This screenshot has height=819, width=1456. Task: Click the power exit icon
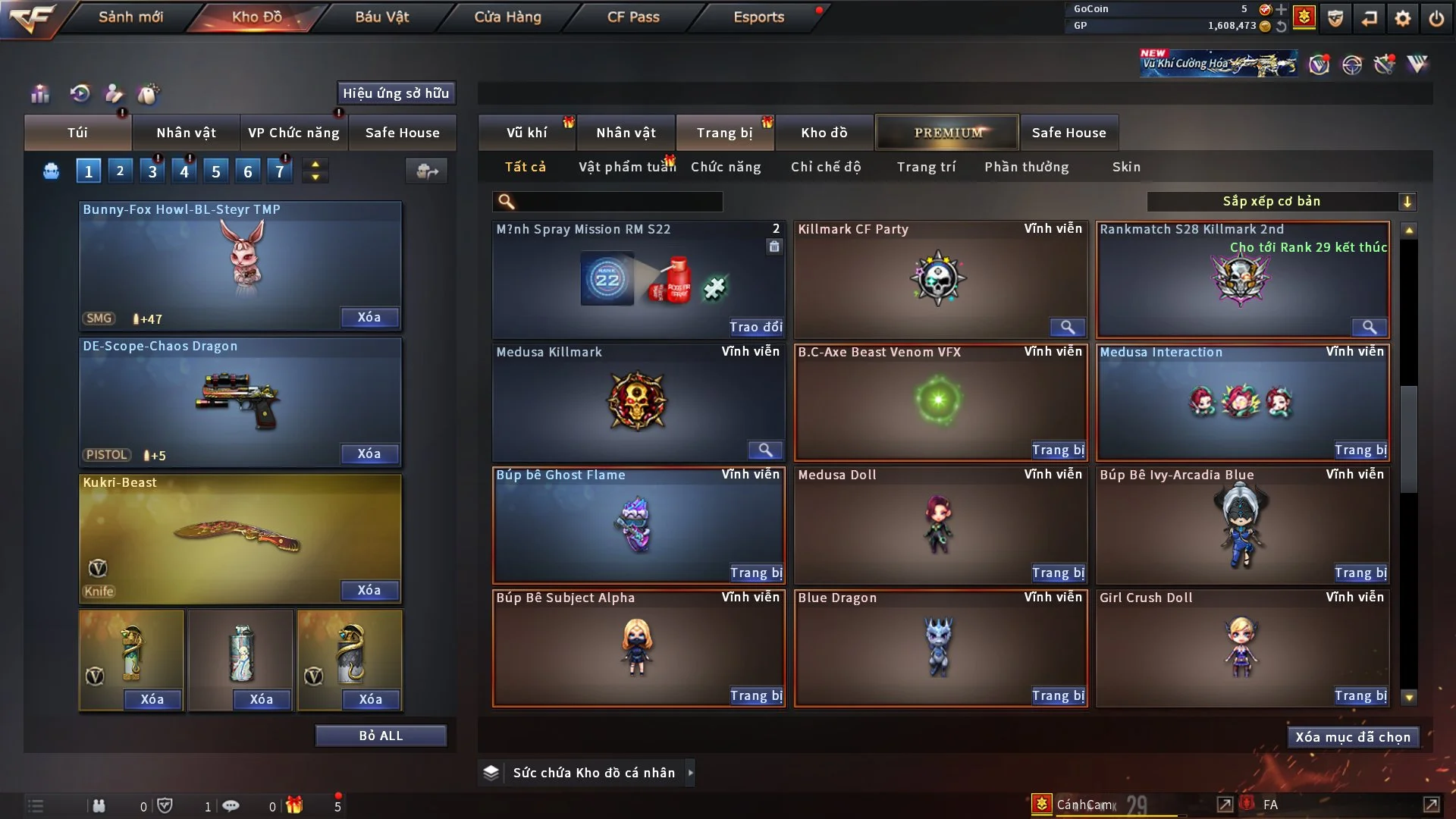tap(1436, 18)
